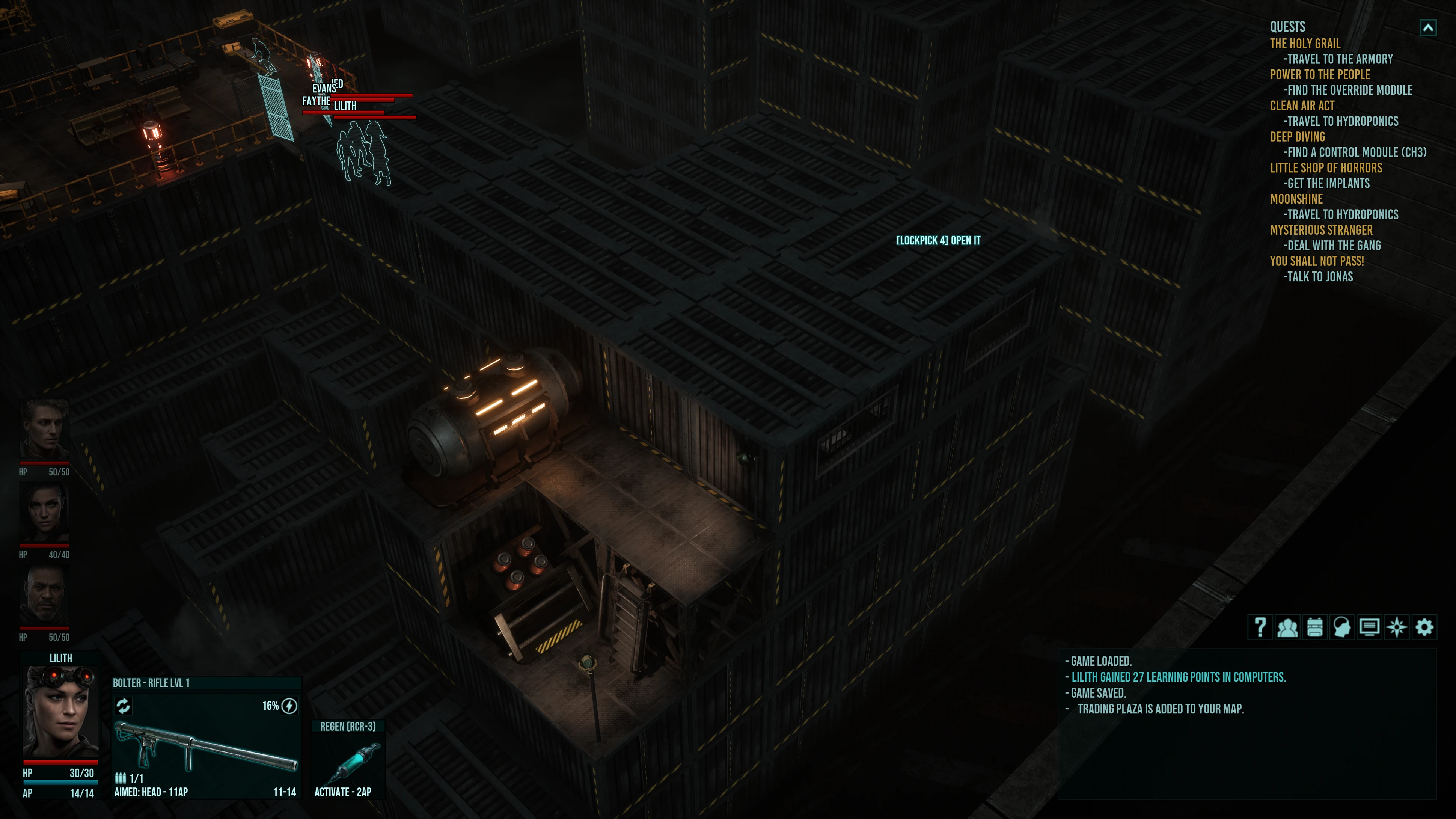This screenshot has height=819, width=1456.
Task: Choose the Lockpick 4 Open It prompt
Action: click(x=938, y=241)
